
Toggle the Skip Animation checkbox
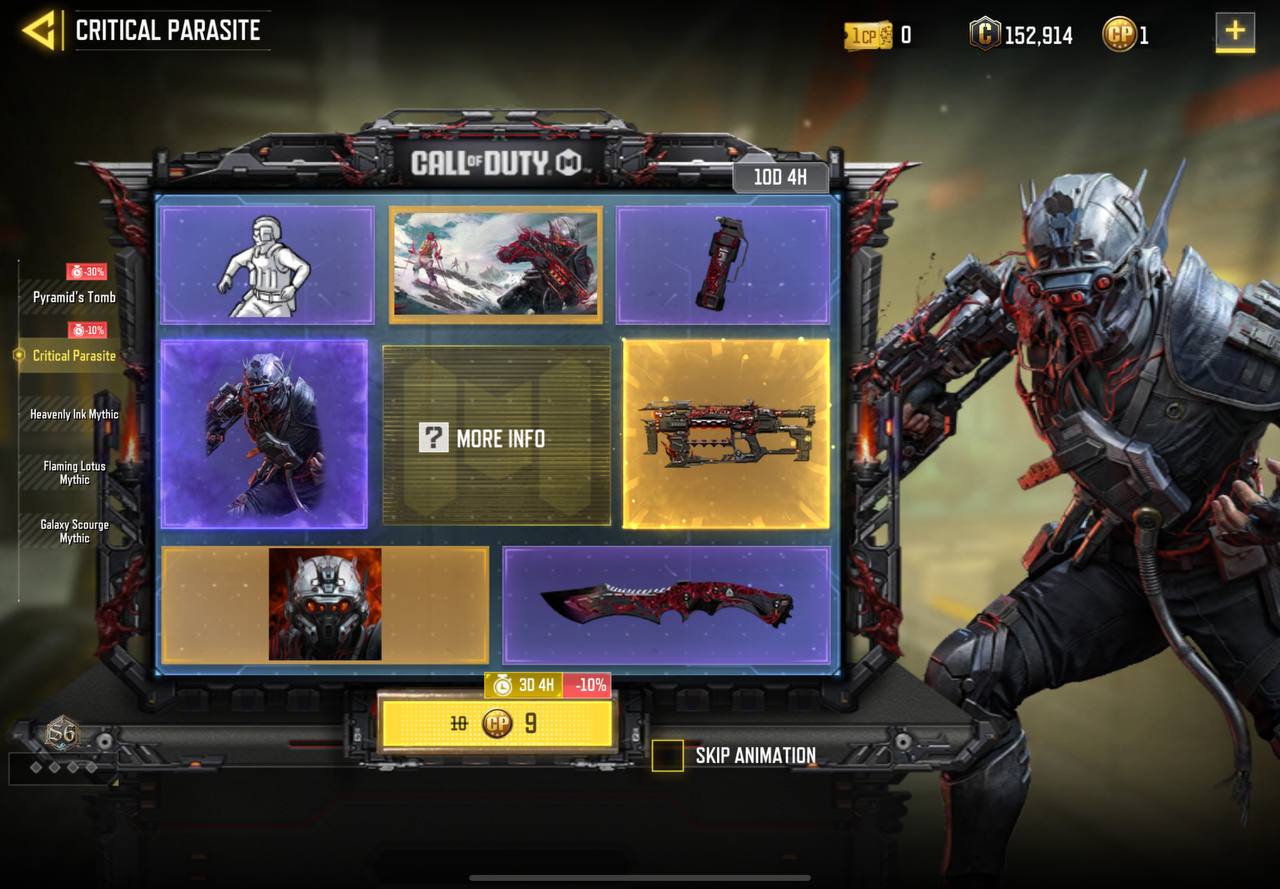(x=667, y=756)
